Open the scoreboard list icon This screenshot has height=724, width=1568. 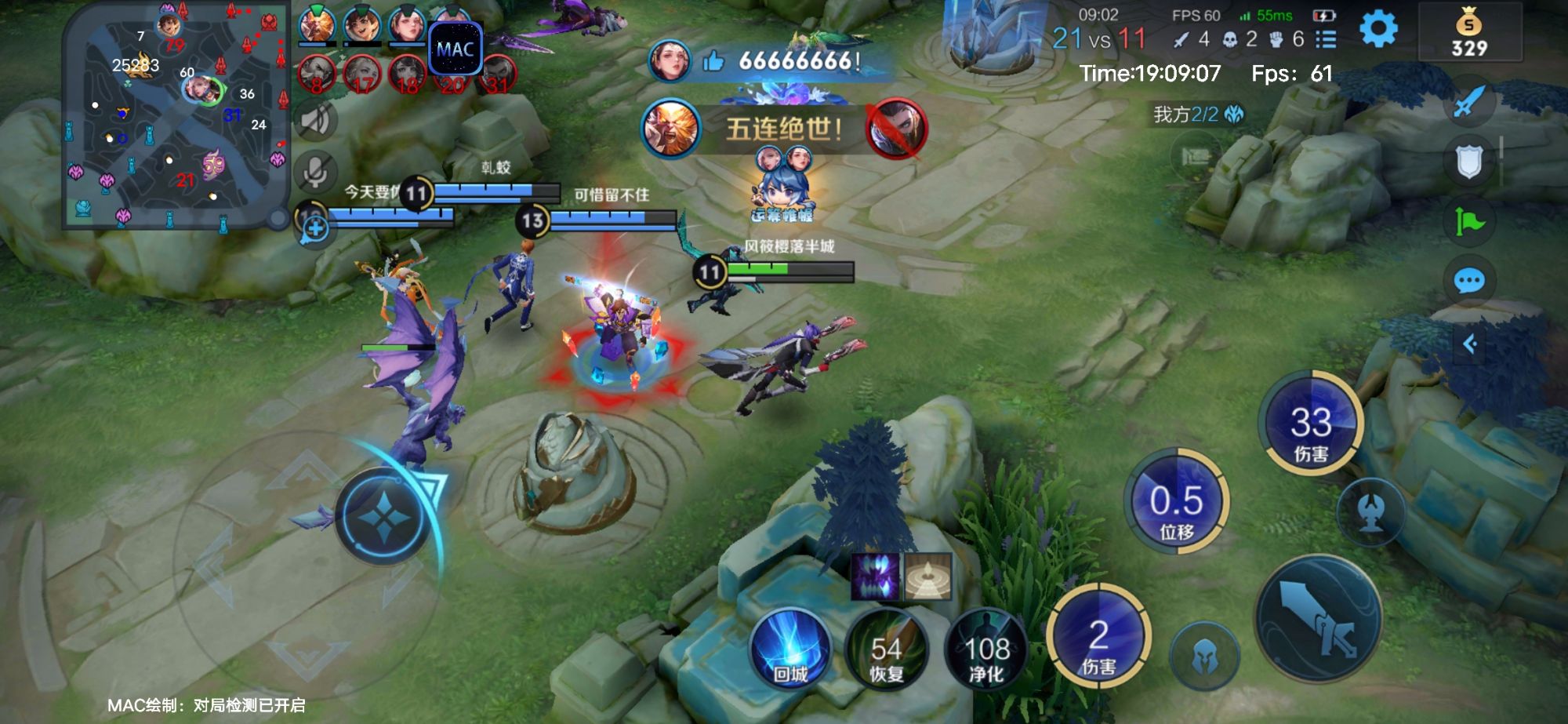click(1326, 39)
